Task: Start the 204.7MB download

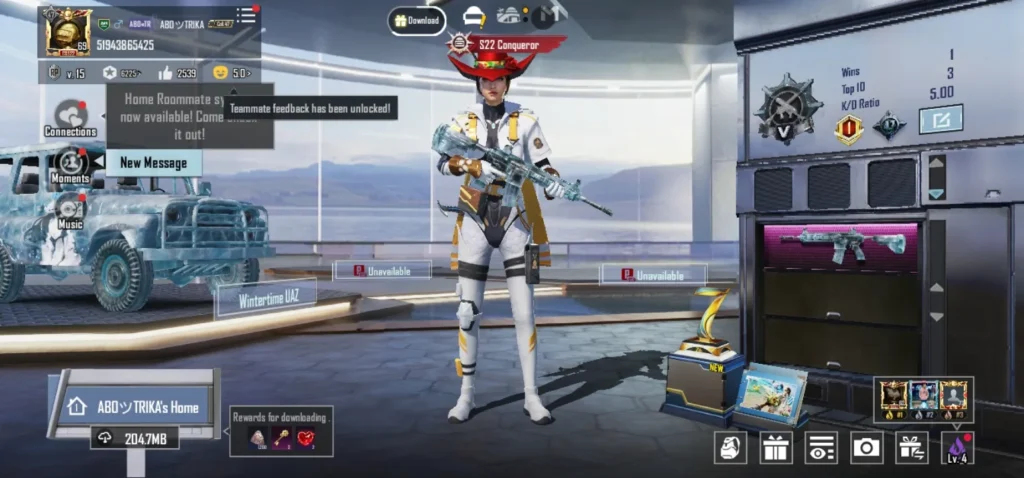Action: pyautogui.click(x=137, y=438)
